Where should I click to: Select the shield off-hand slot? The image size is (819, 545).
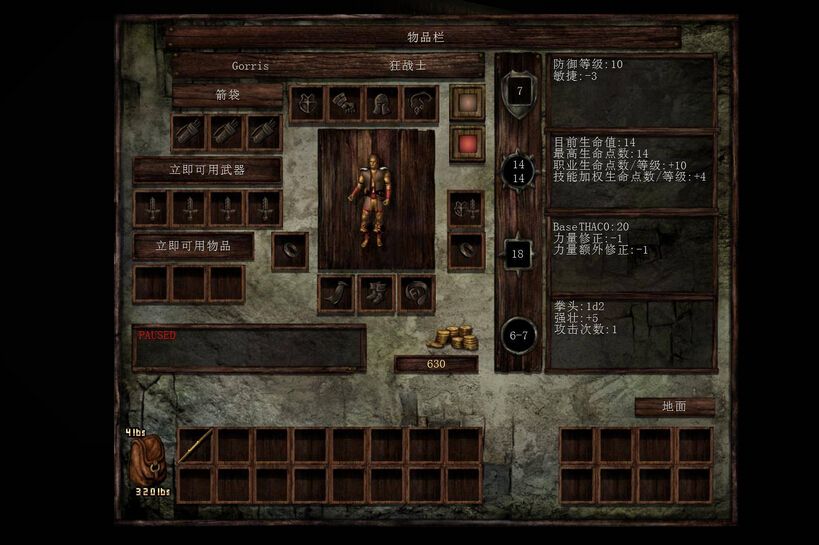tap(465, 210)
